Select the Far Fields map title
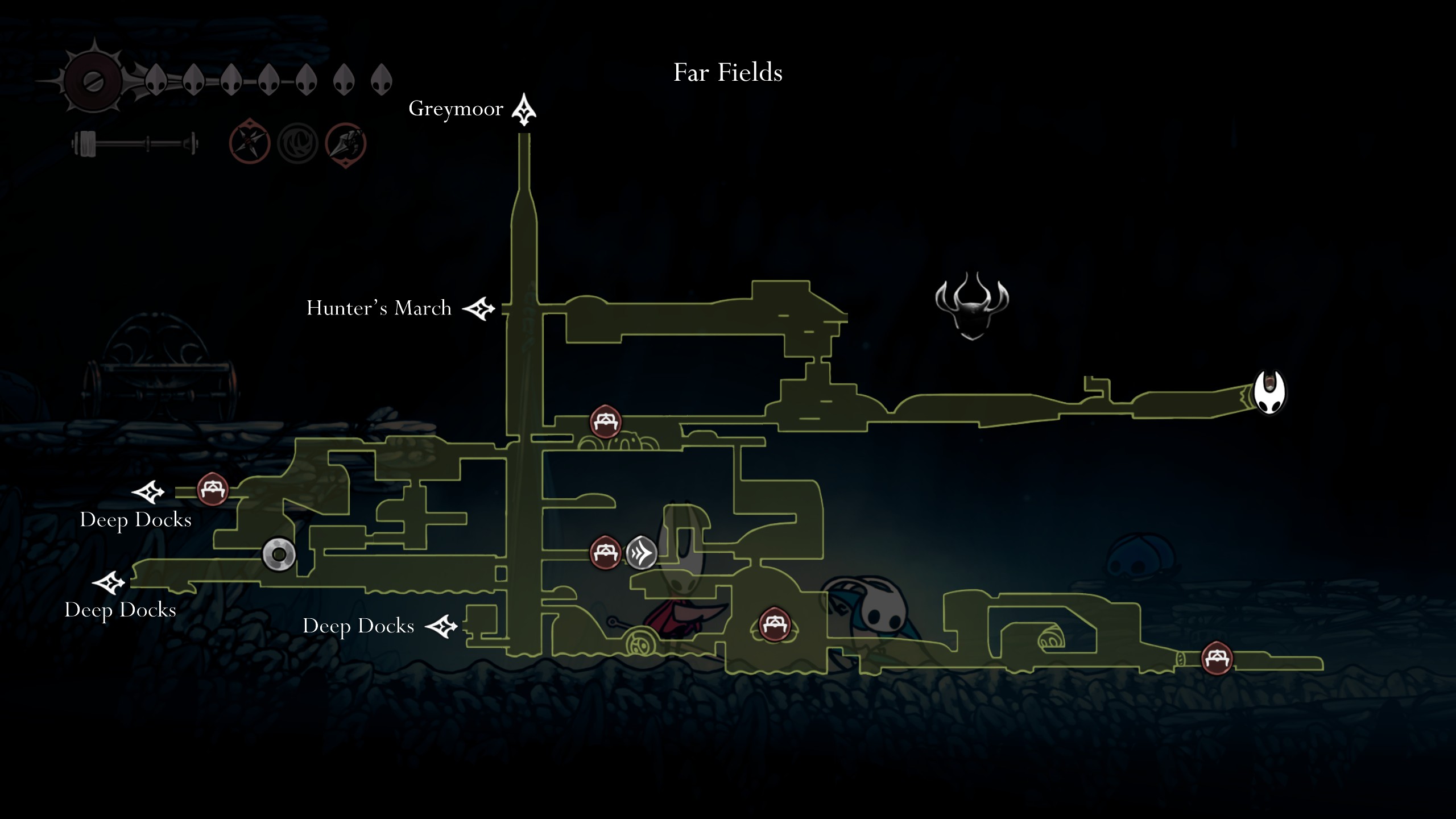 click(728, 73)
